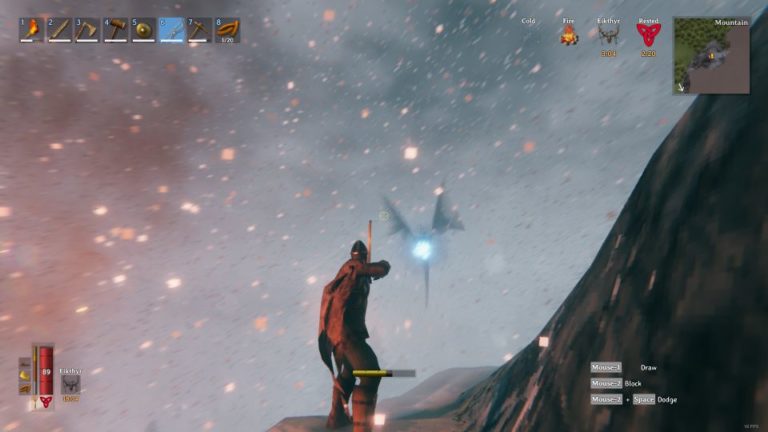Viewport: 768px width, 432px height.
Task: Activate the Eikthyr forsaken power icon
Action: 70,385
